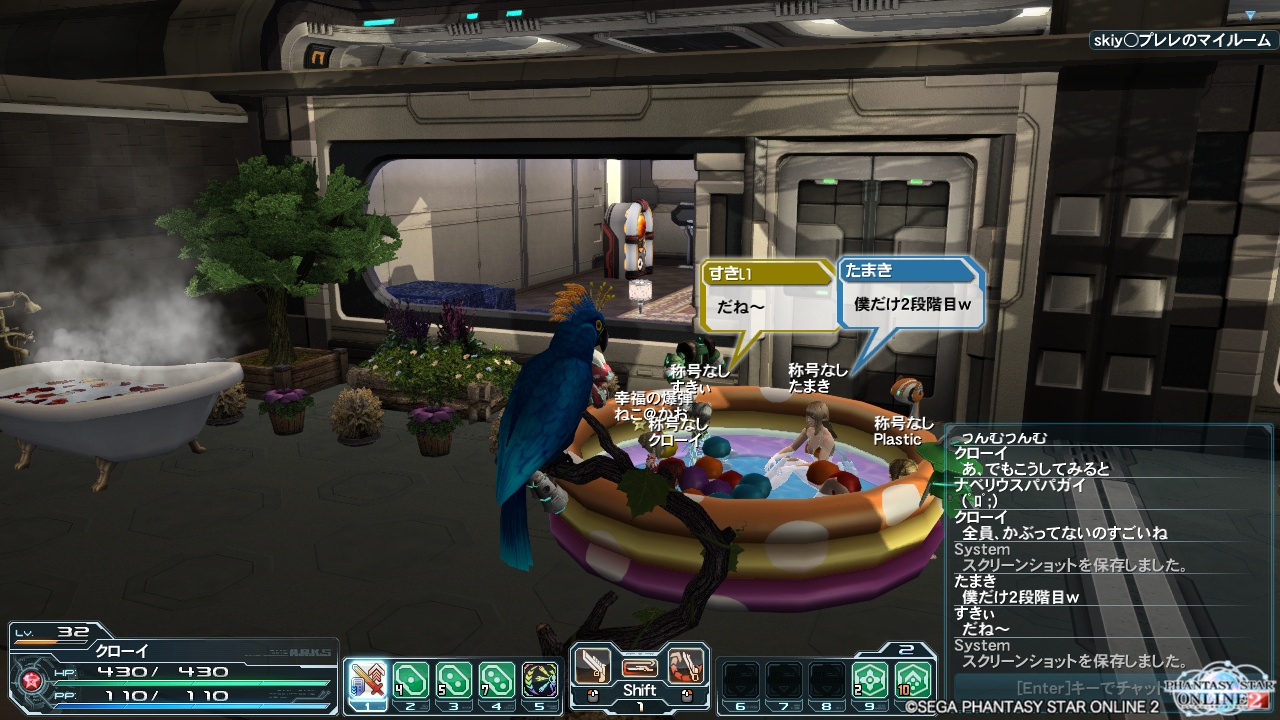Select the subpalette book number 2 tab

(907, 649)
